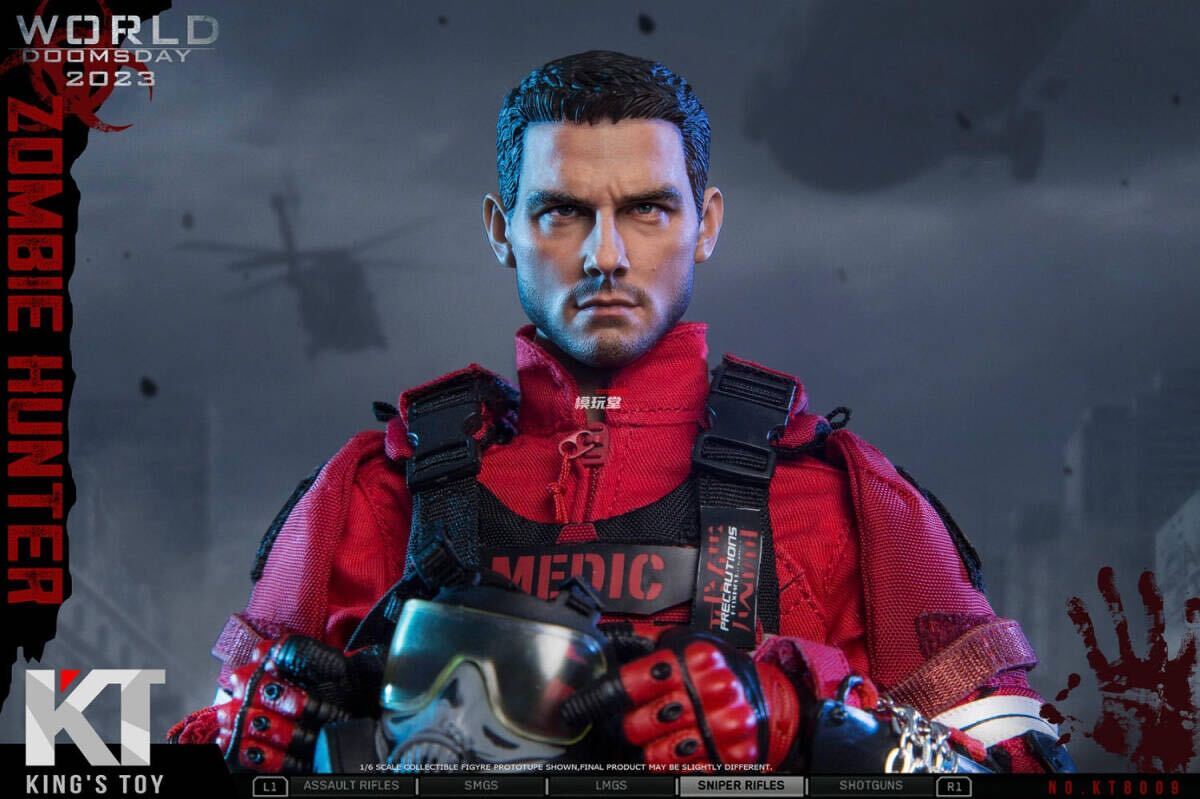Select the LMGs tab
The image size is (1200, 799).
coord(611,786)
